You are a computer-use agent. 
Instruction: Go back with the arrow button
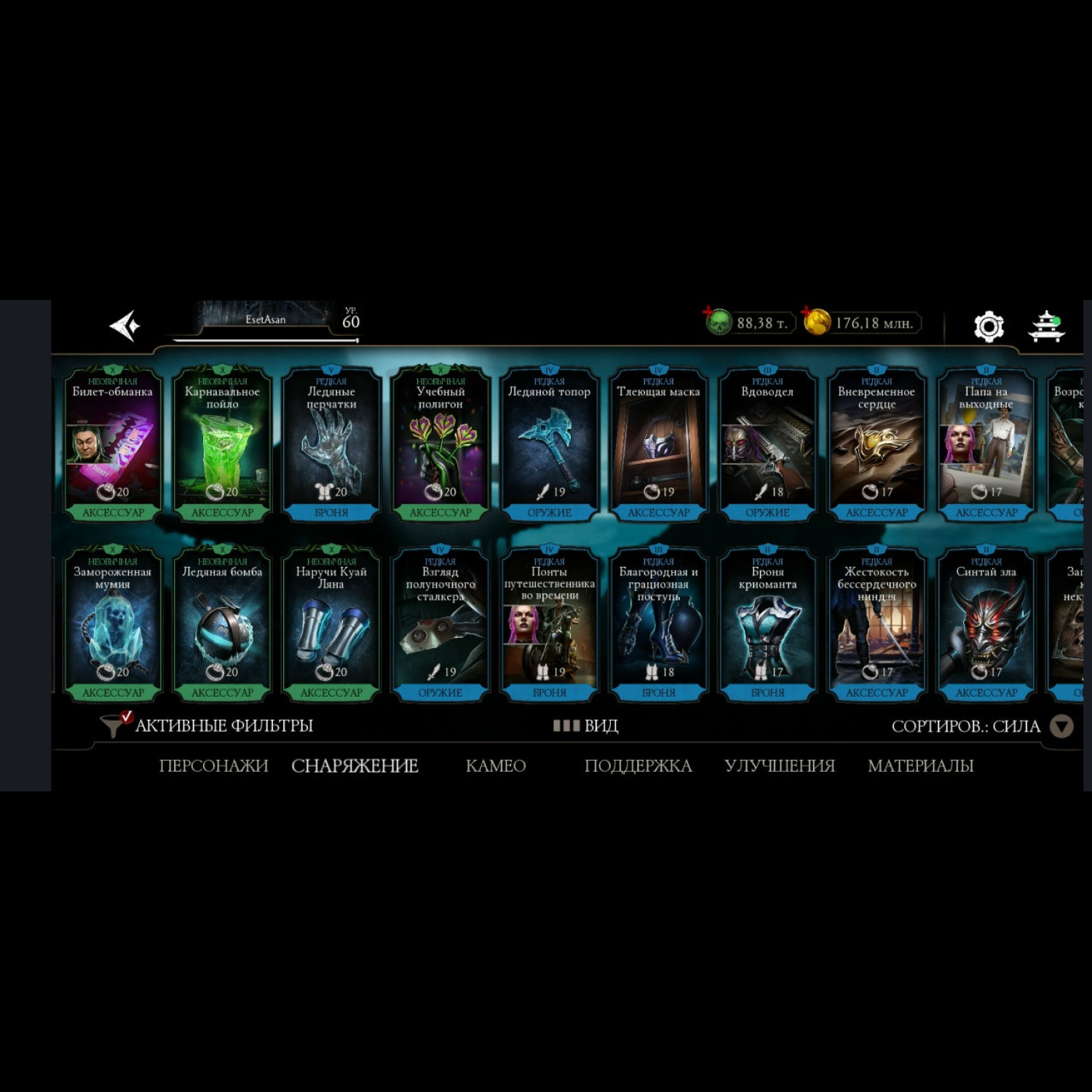124,325
